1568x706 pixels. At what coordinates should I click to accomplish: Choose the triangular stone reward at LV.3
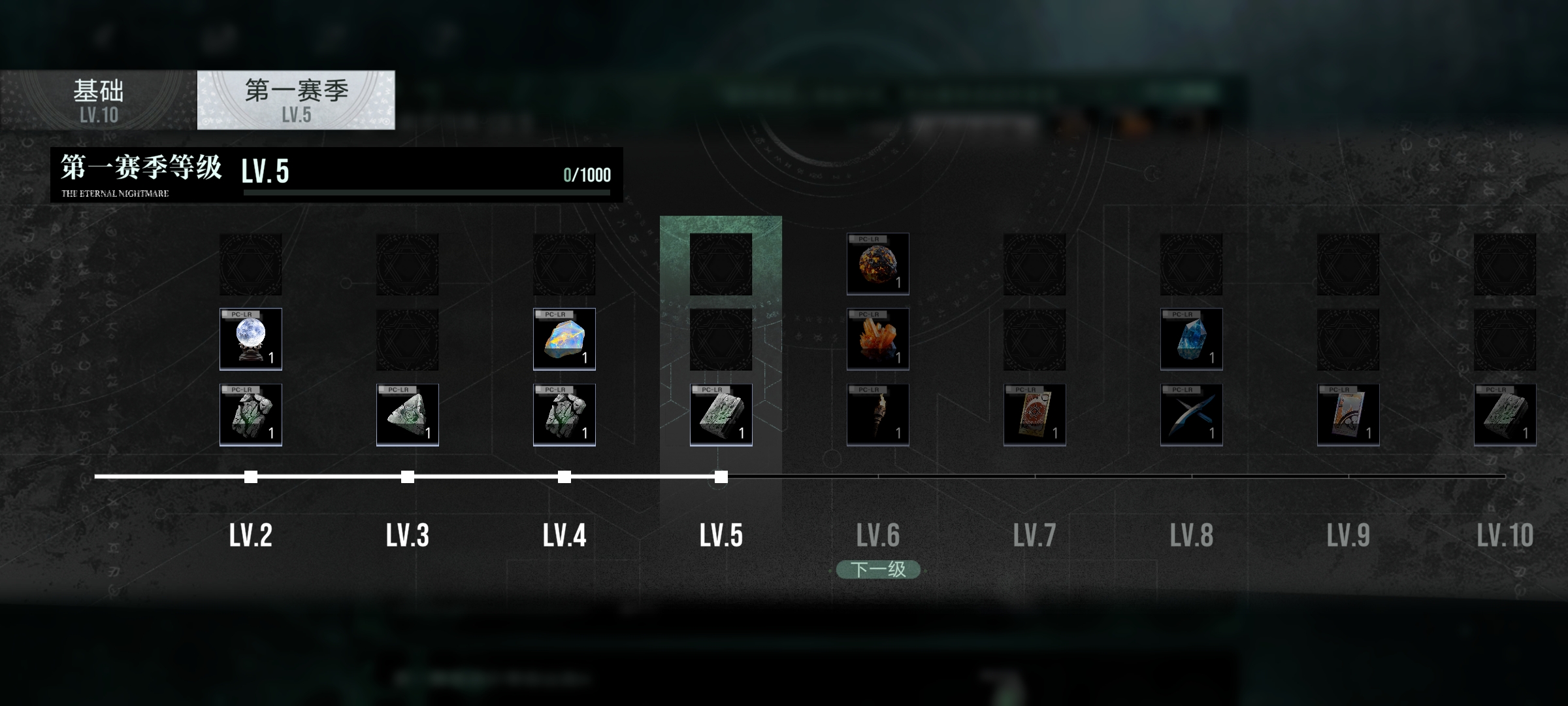(408, 414)
